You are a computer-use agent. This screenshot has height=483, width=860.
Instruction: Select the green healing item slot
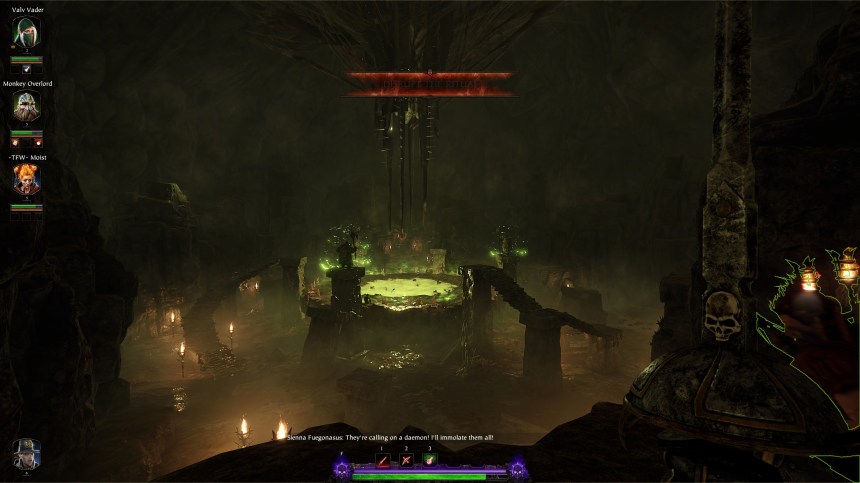click(430, 460)
